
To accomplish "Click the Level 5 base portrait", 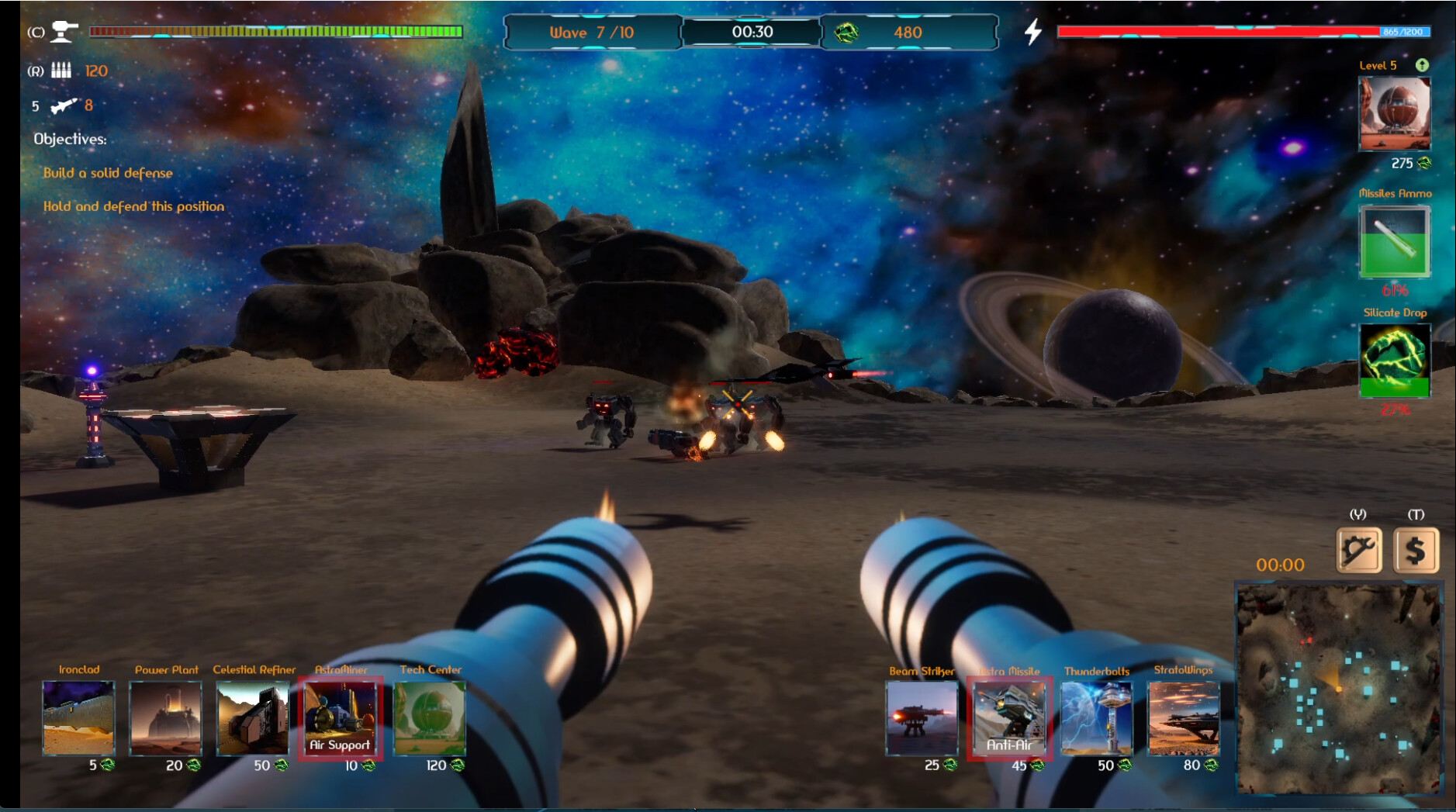I will pyautogui.click(x=1394, y=113).
